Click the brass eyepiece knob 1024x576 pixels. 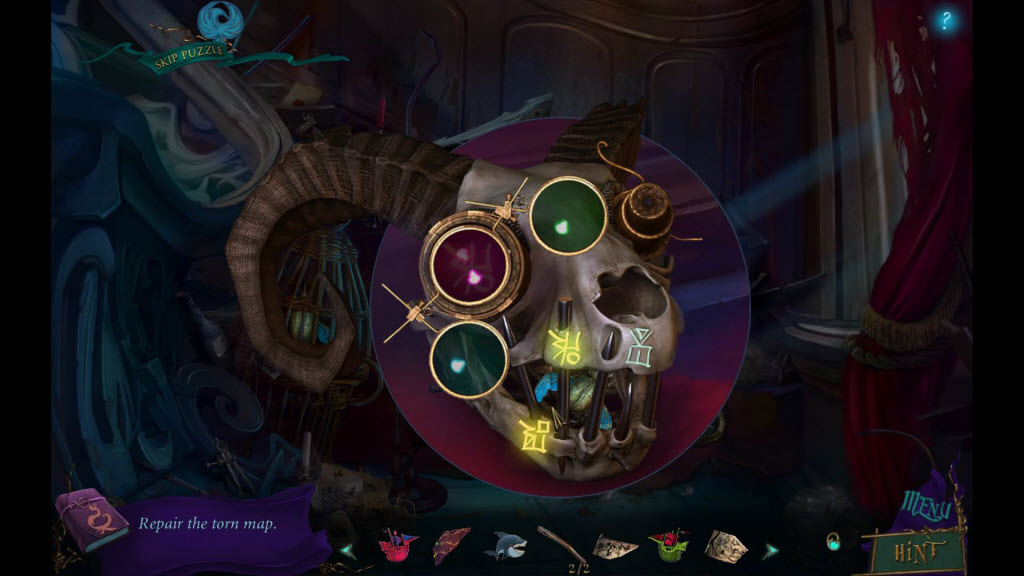pyautogui.click(x=643, y=212)
